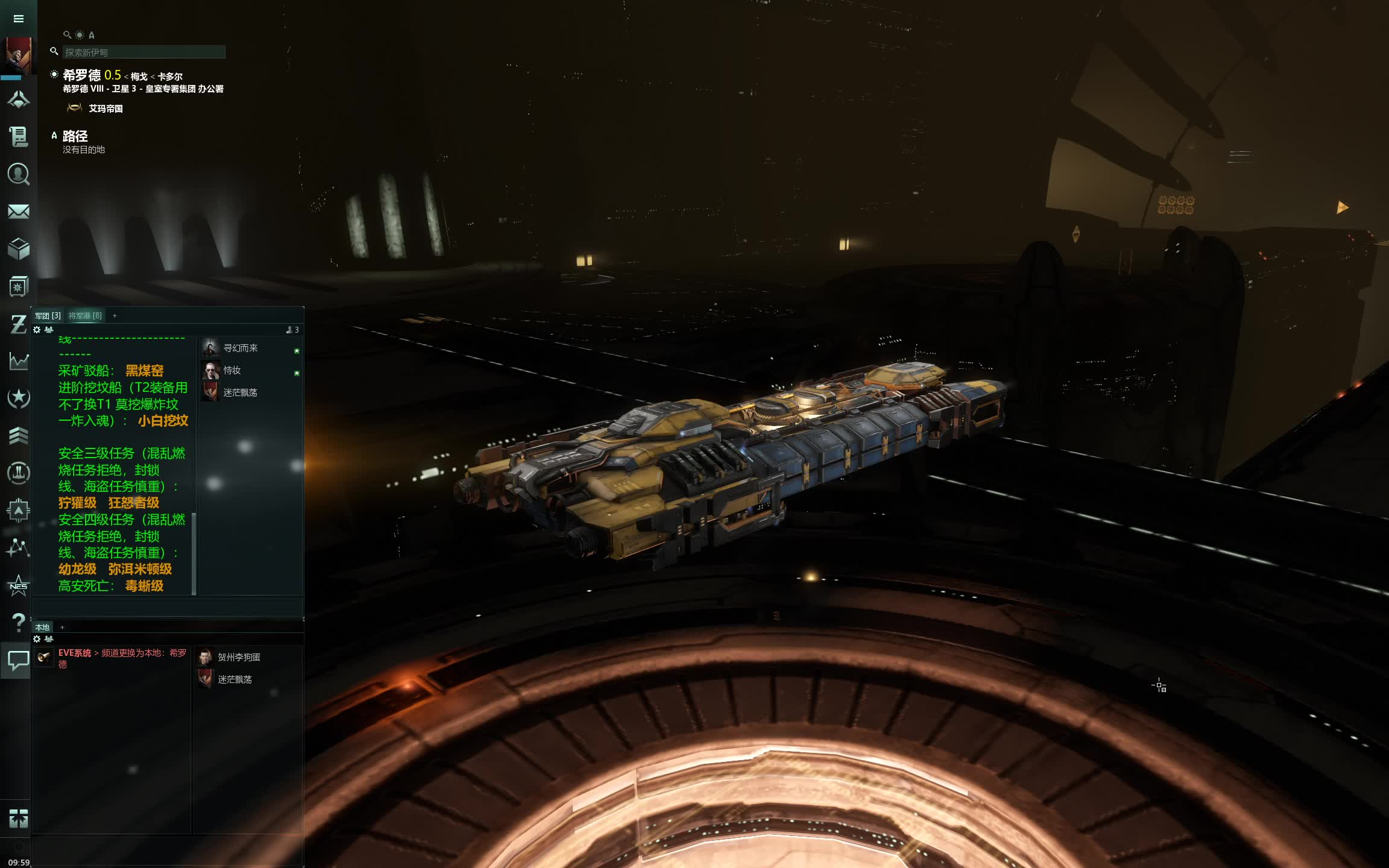Viewport: 1389px width, 868px height.
Task: Open the 本地 local chat tab
Action: [42, 627]
